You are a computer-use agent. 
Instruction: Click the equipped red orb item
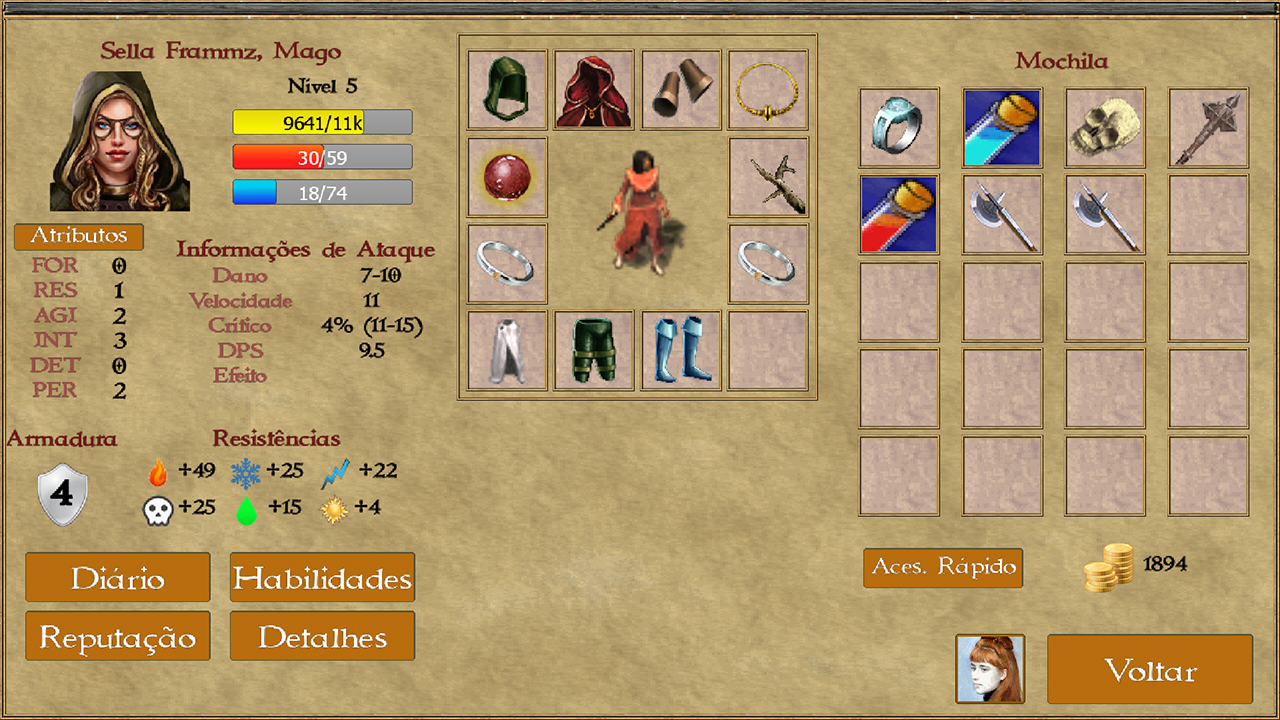coord(506,176)
